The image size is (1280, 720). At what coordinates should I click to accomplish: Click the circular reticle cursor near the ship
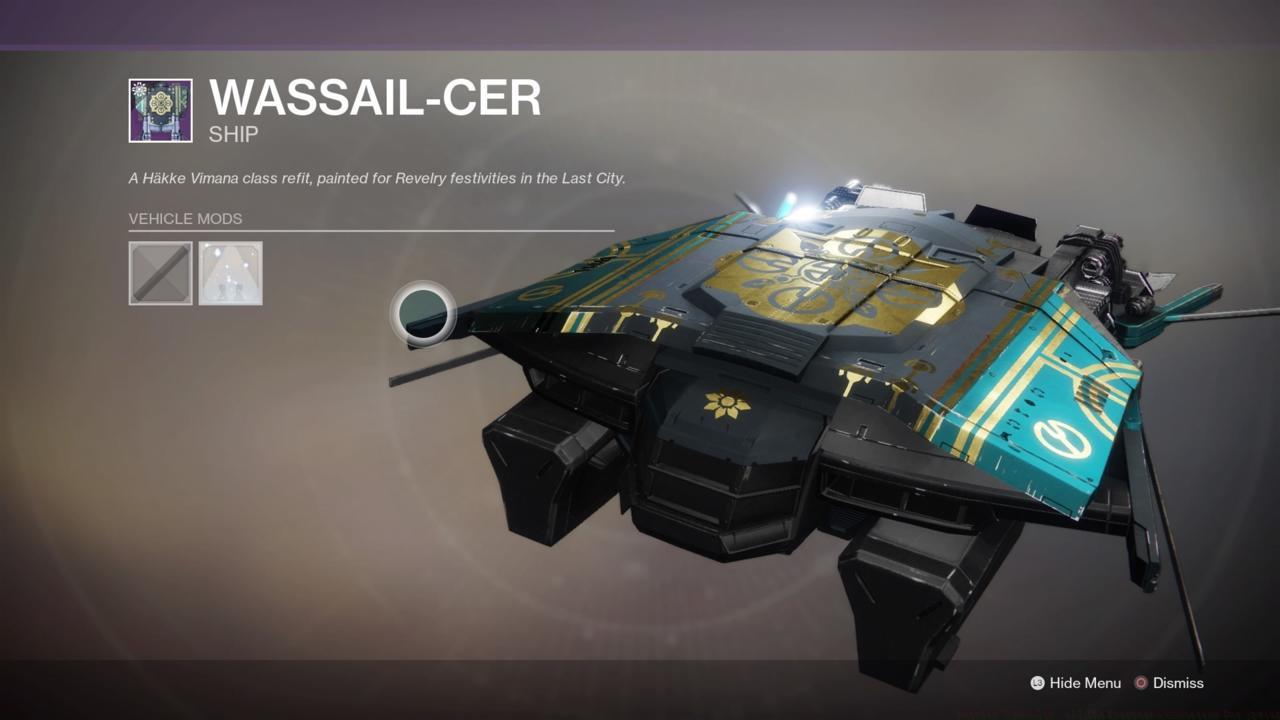[424, 316]
